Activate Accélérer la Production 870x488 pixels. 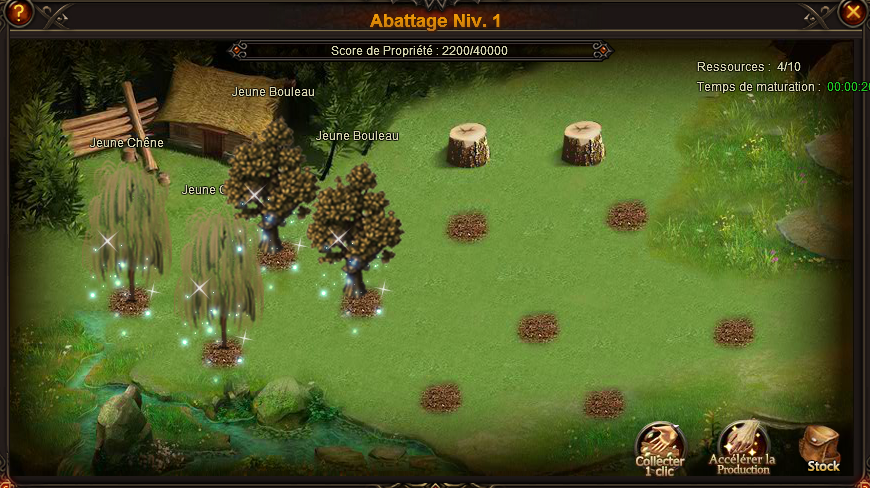coord(742,447)
